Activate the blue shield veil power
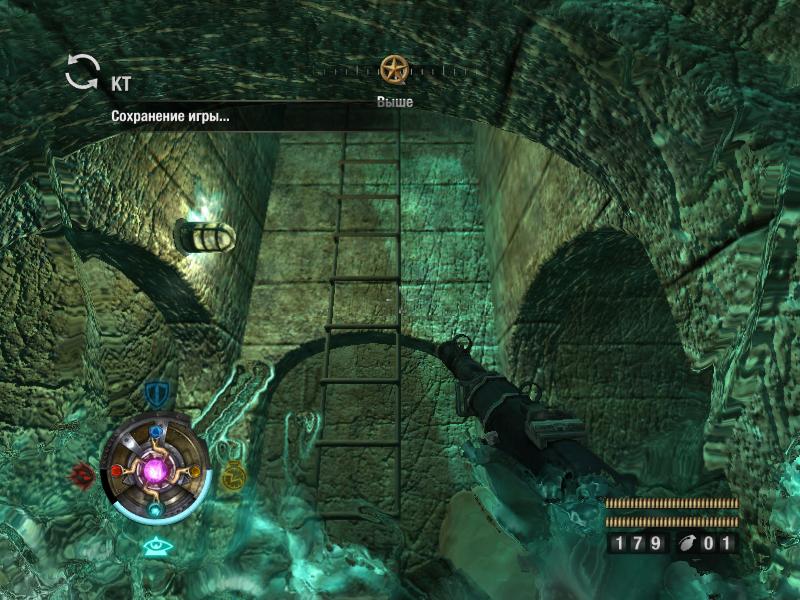The image size is (800, 600). [155, 393]
